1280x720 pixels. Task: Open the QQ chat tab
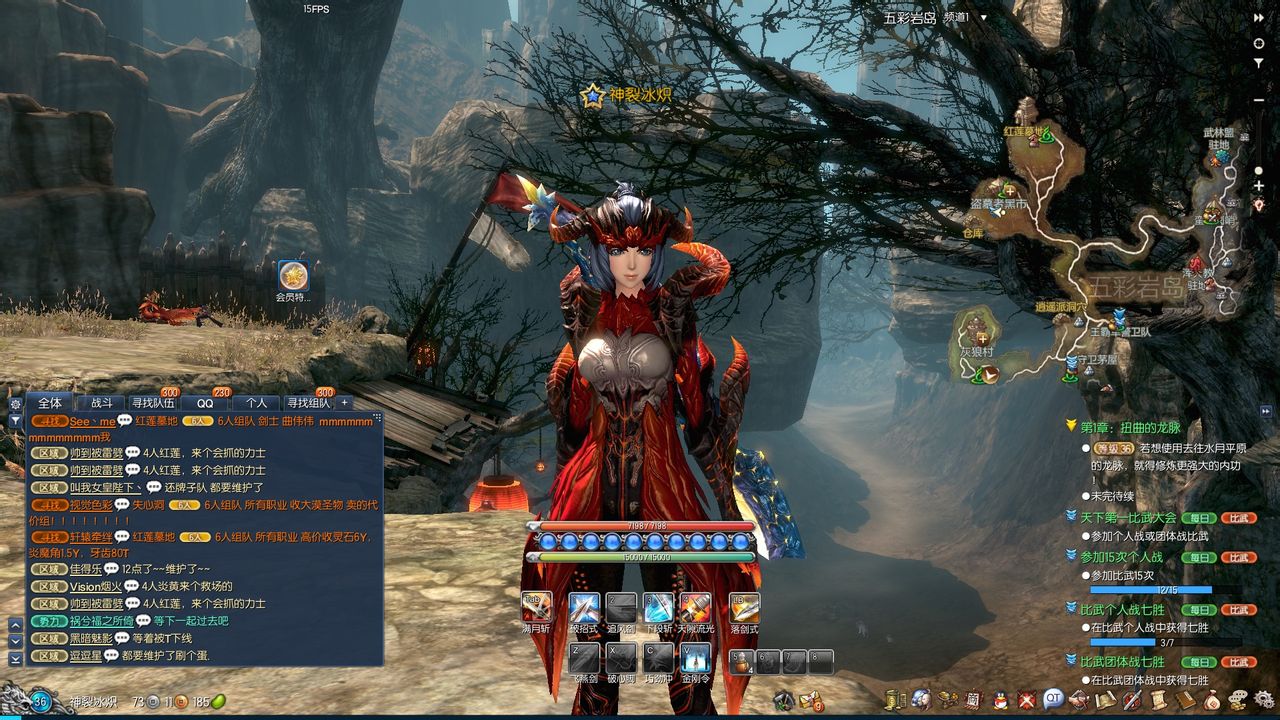[205, 403]
